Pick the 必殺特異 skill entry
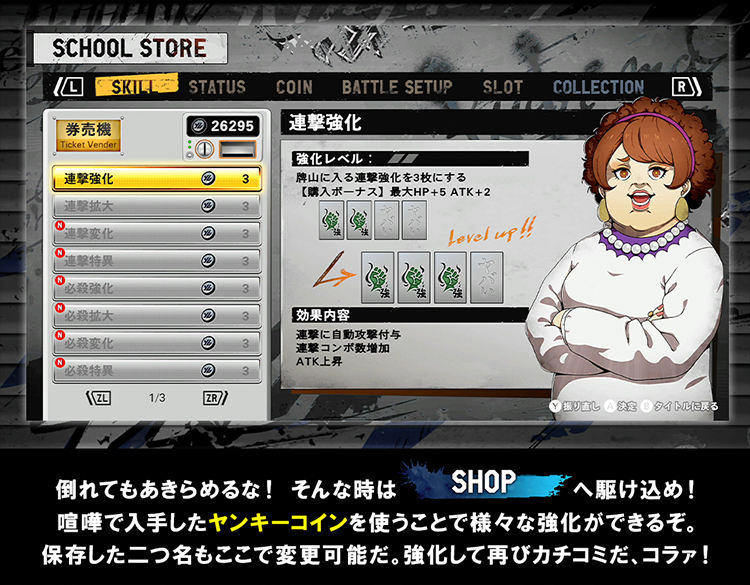This screenshot has width=750, height=585. (x=157, y=370)
